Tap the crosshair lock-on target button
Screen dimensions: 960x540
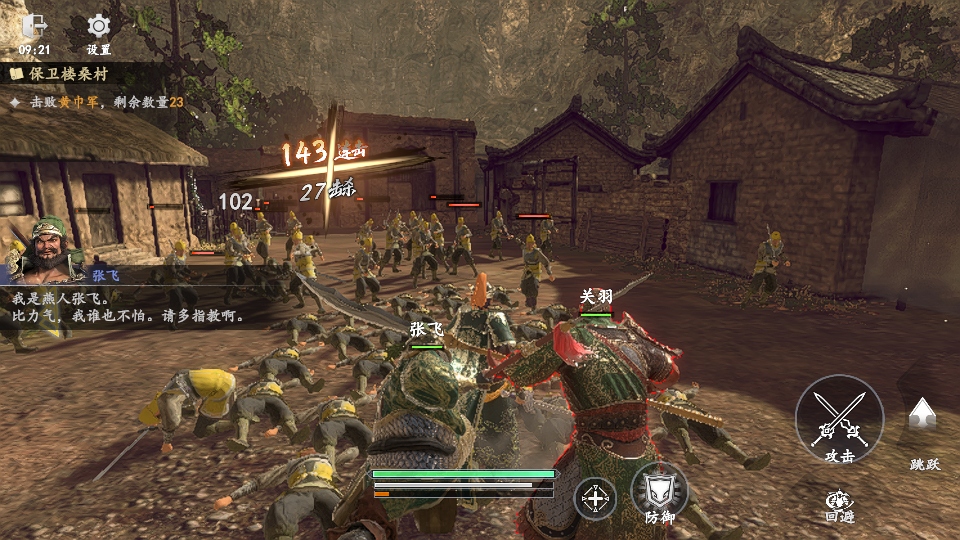[595, 498]
